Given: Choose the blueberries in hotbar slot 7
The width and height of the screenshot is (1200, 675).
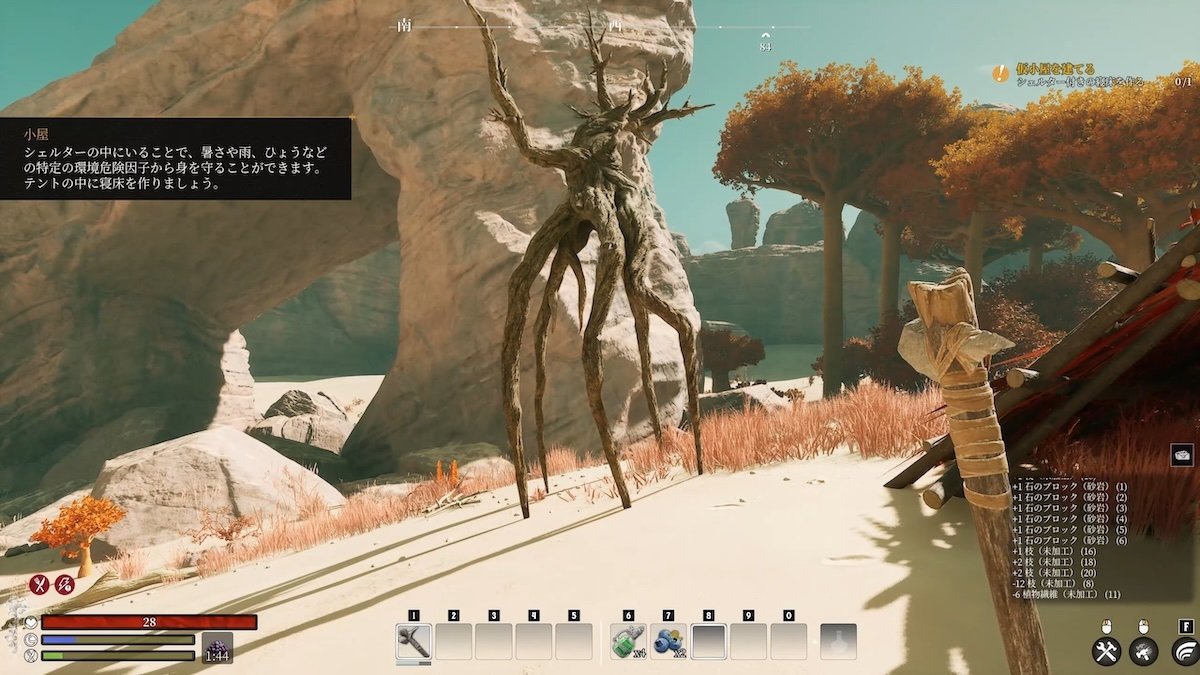Looking at the screenshot, I should click(x=668, y=642).
